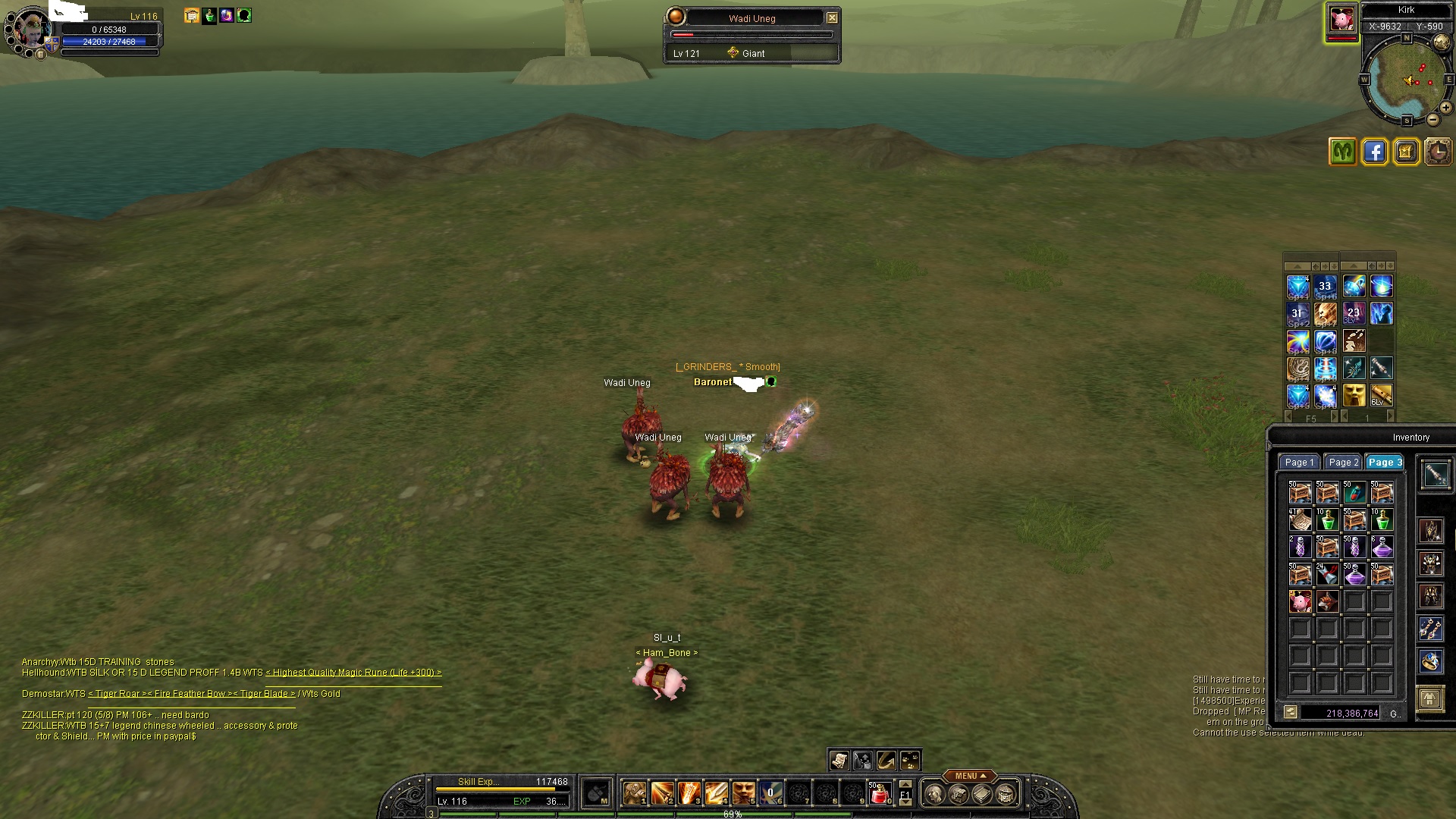Activate the skill in hotbar slot 1
Viewport: 1456px width, 819px height.
click(x=635, y=794)
